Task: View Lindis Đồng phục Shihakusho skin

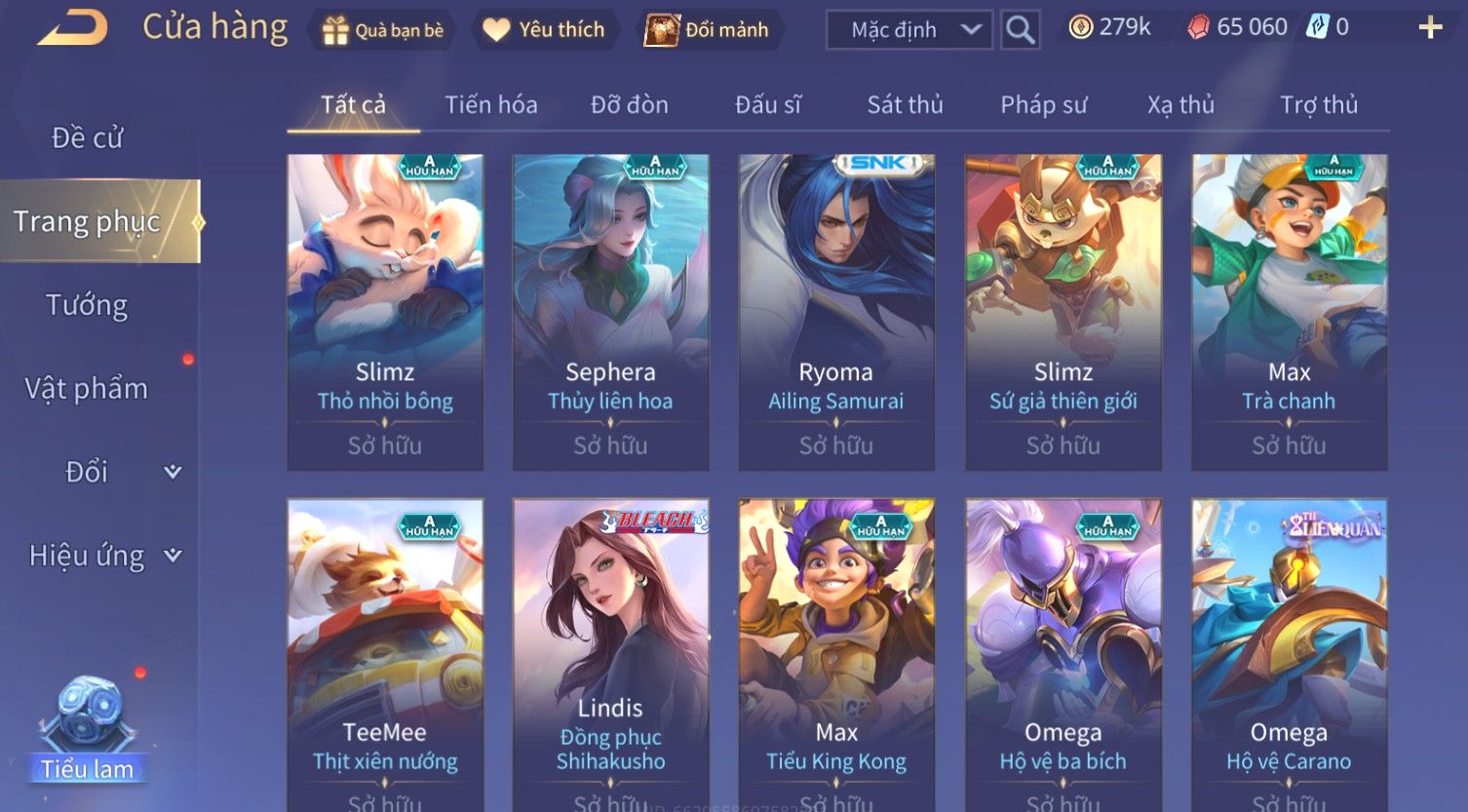Action: coord(610,653)
